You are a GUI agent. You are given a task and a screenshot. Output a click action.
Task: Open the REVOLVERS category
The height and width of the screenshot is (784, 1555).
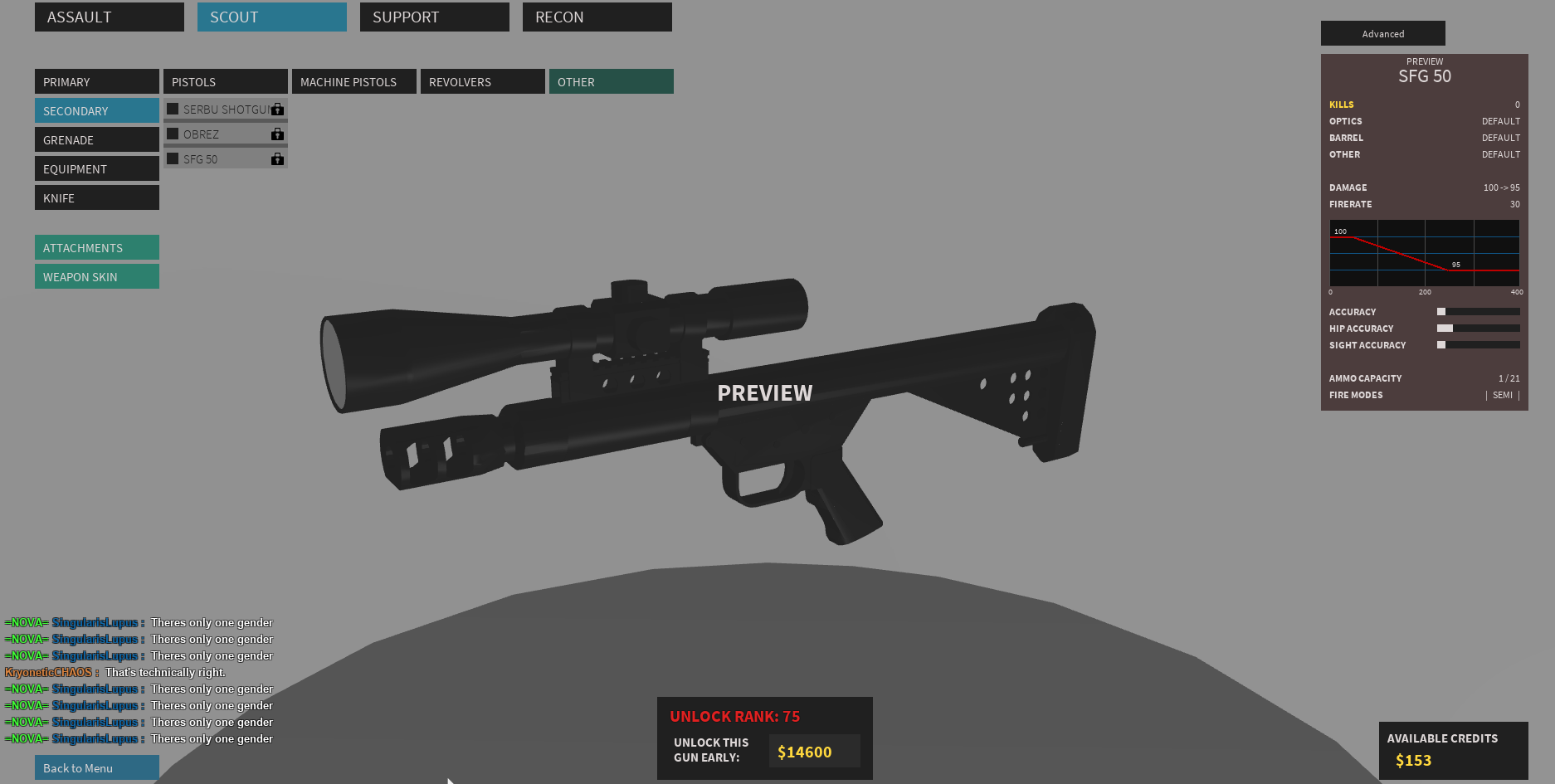coord(482,81)
